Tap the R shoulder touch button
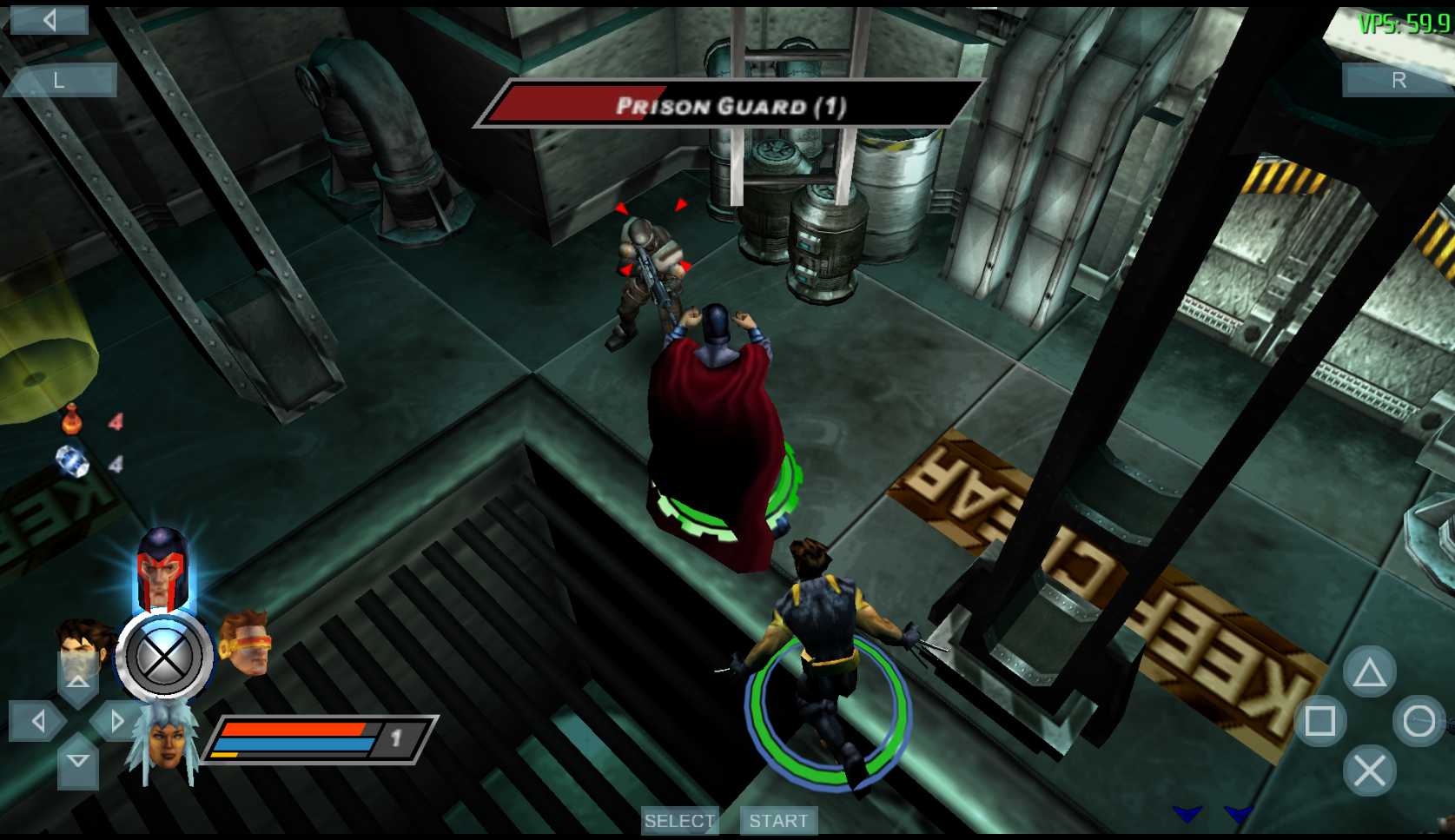1455x840 pixels. tap(1398, 81)
